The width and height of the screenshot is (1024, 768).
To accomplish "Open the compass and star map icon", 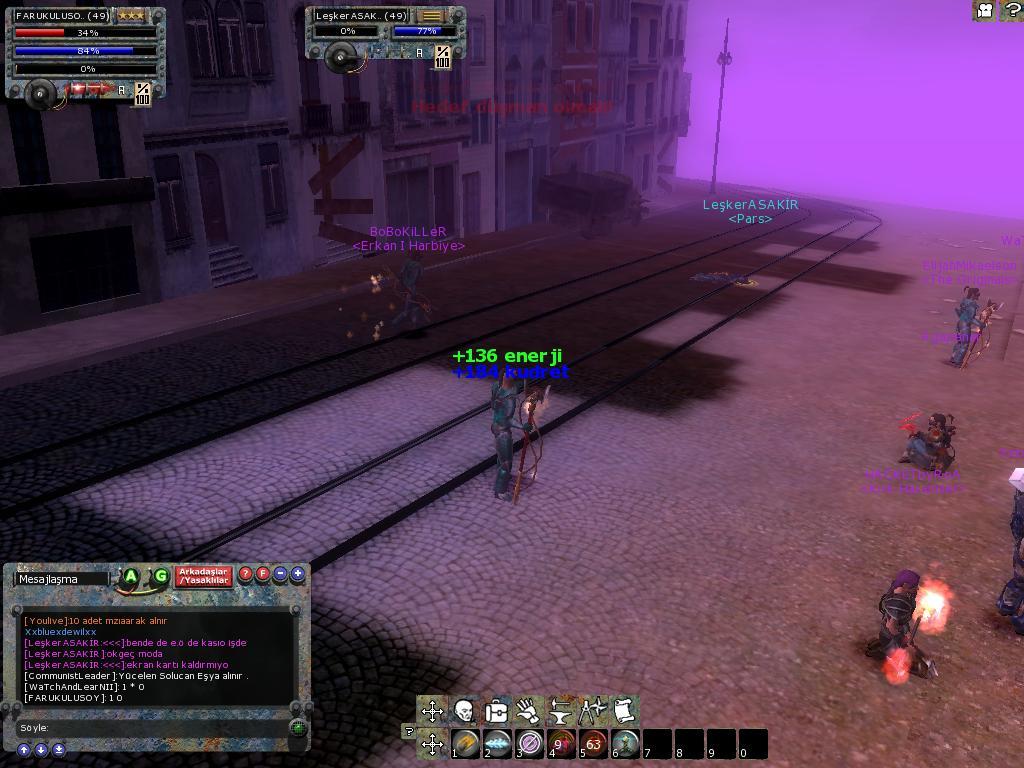I will pos(592,712).
